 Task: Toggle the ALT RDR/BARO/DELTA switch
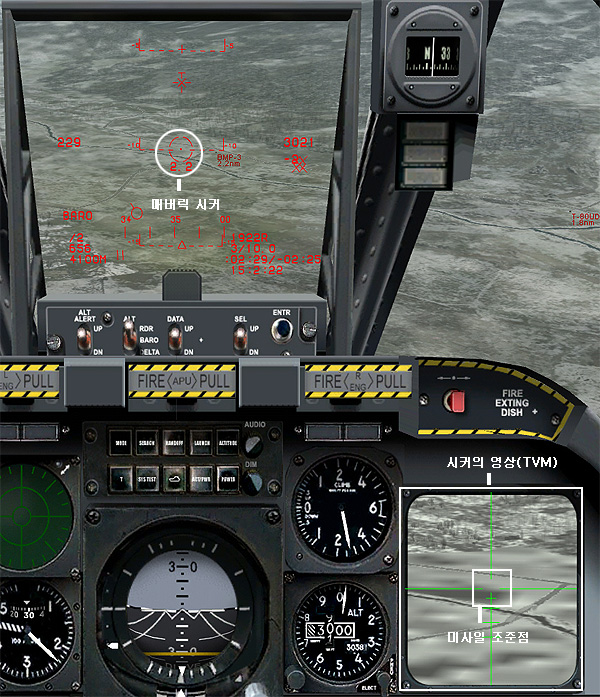[129, 337]
